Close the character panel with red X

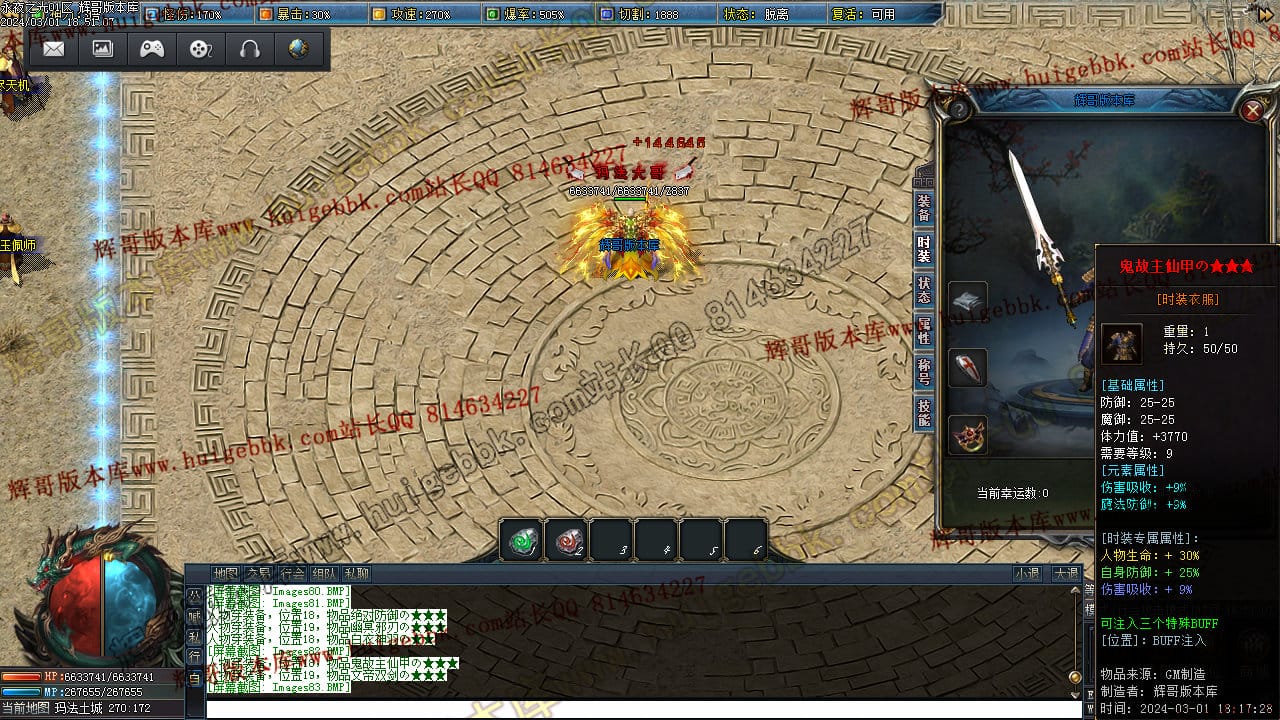click(x=1252, y=110)
